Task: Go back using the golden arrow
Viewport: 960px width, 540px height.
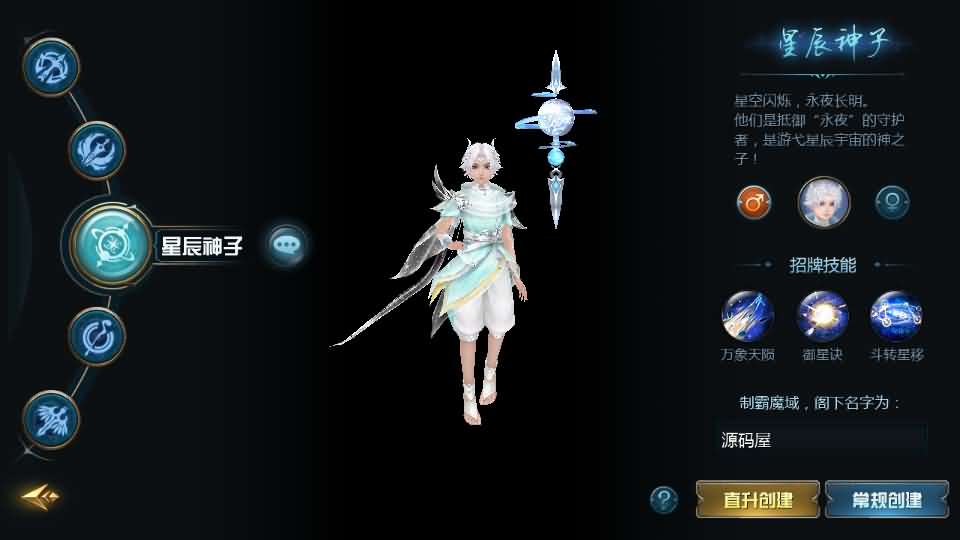Action: (x=41, y=496)
